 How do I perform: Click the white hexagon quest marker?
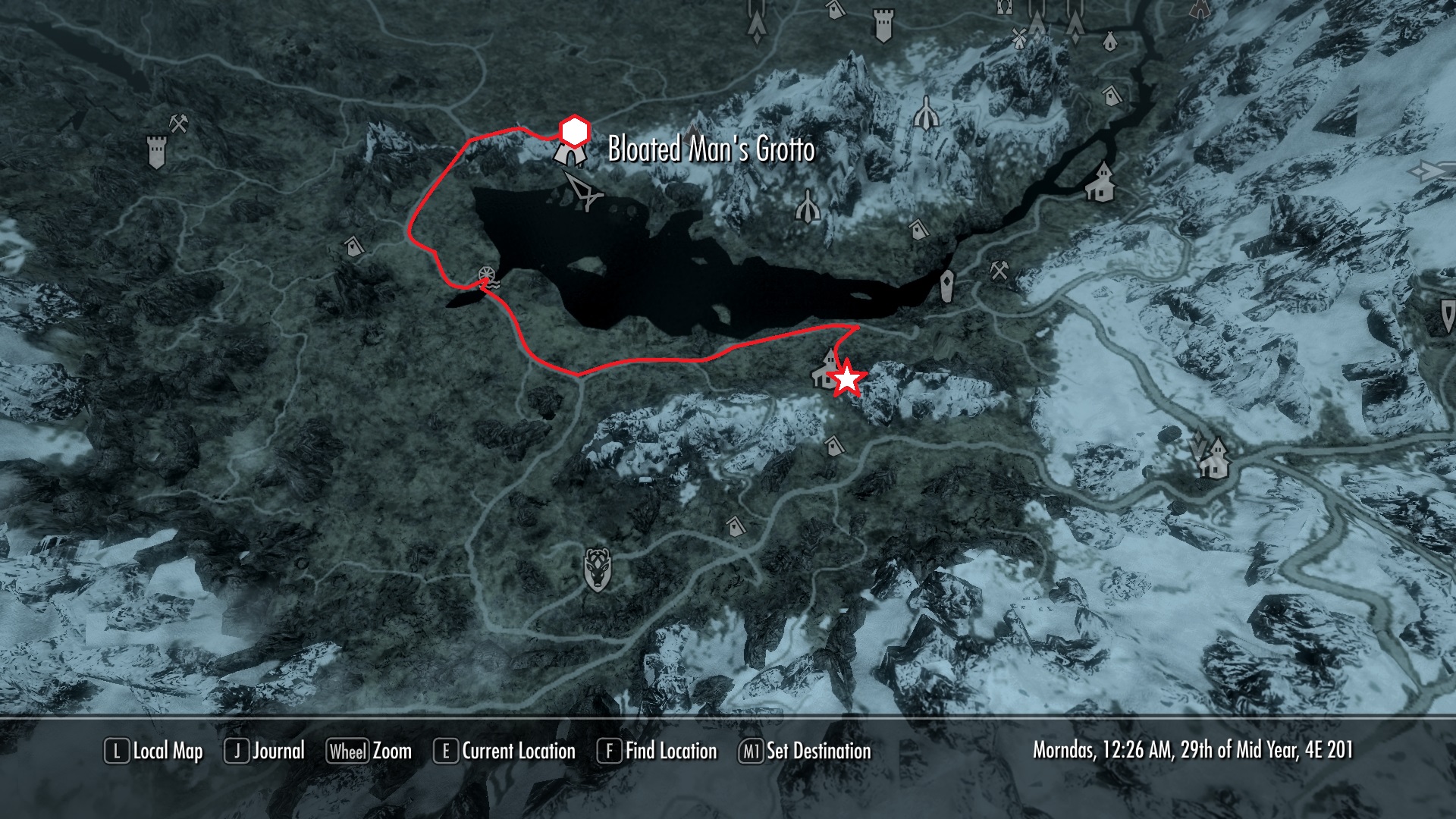[574, 131]
